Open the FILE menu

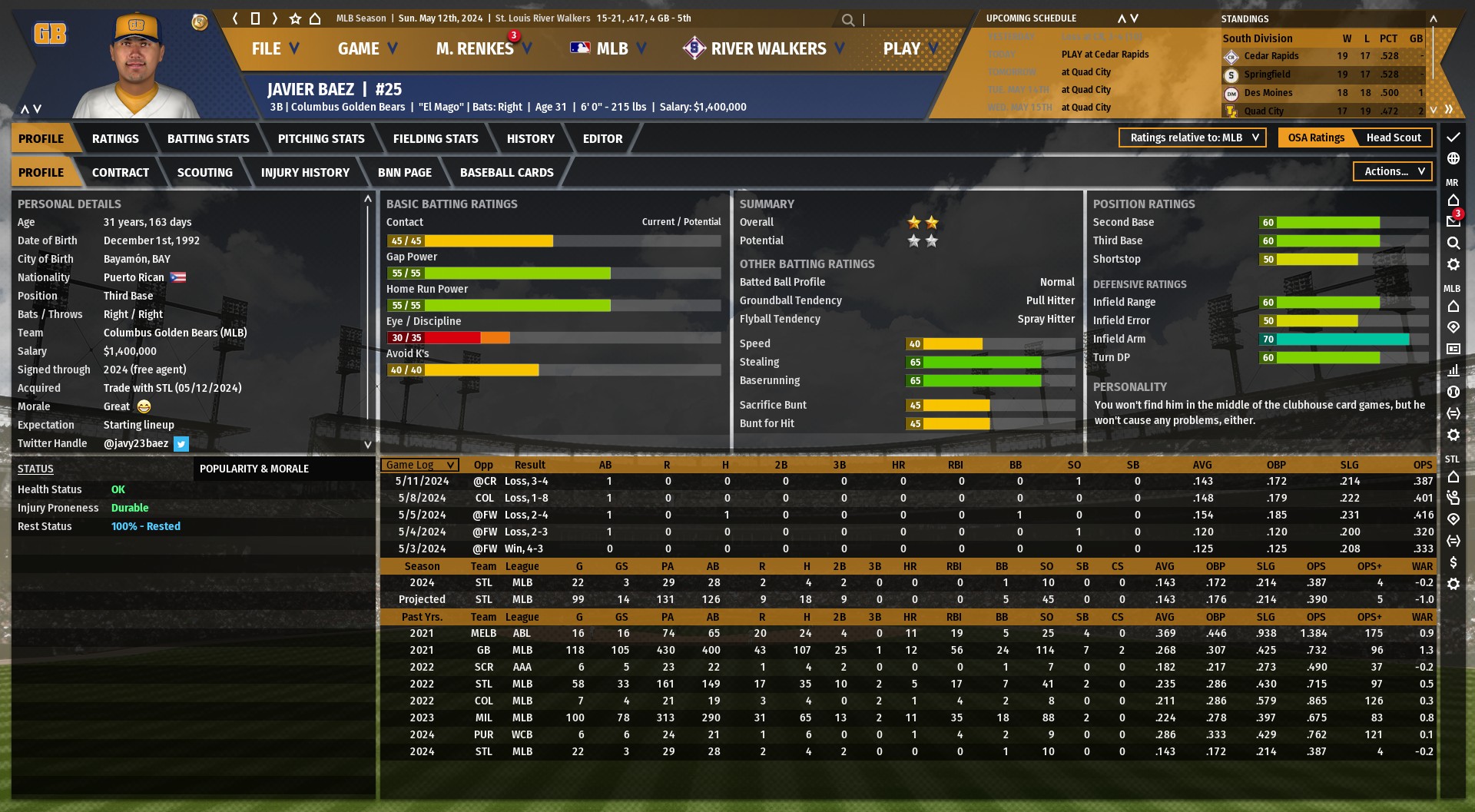[x=274, y=48]
